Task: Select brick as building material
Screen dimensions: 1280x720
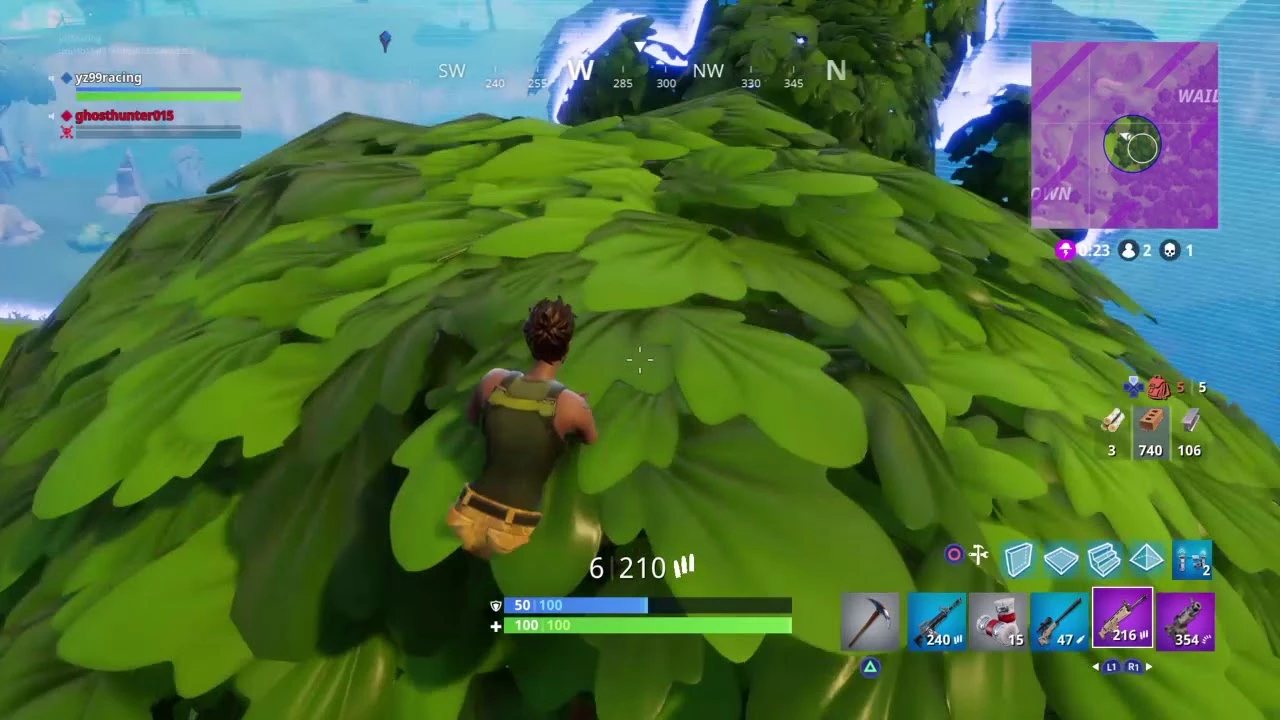Action: pos(1150,423)
